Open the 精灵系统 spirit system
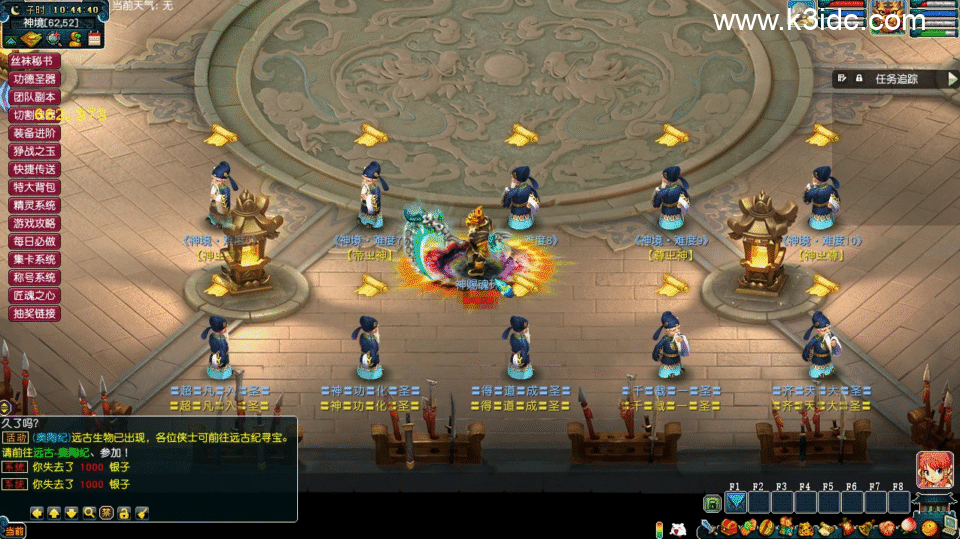Screen dimensions: 960x539 coord(35,205)
